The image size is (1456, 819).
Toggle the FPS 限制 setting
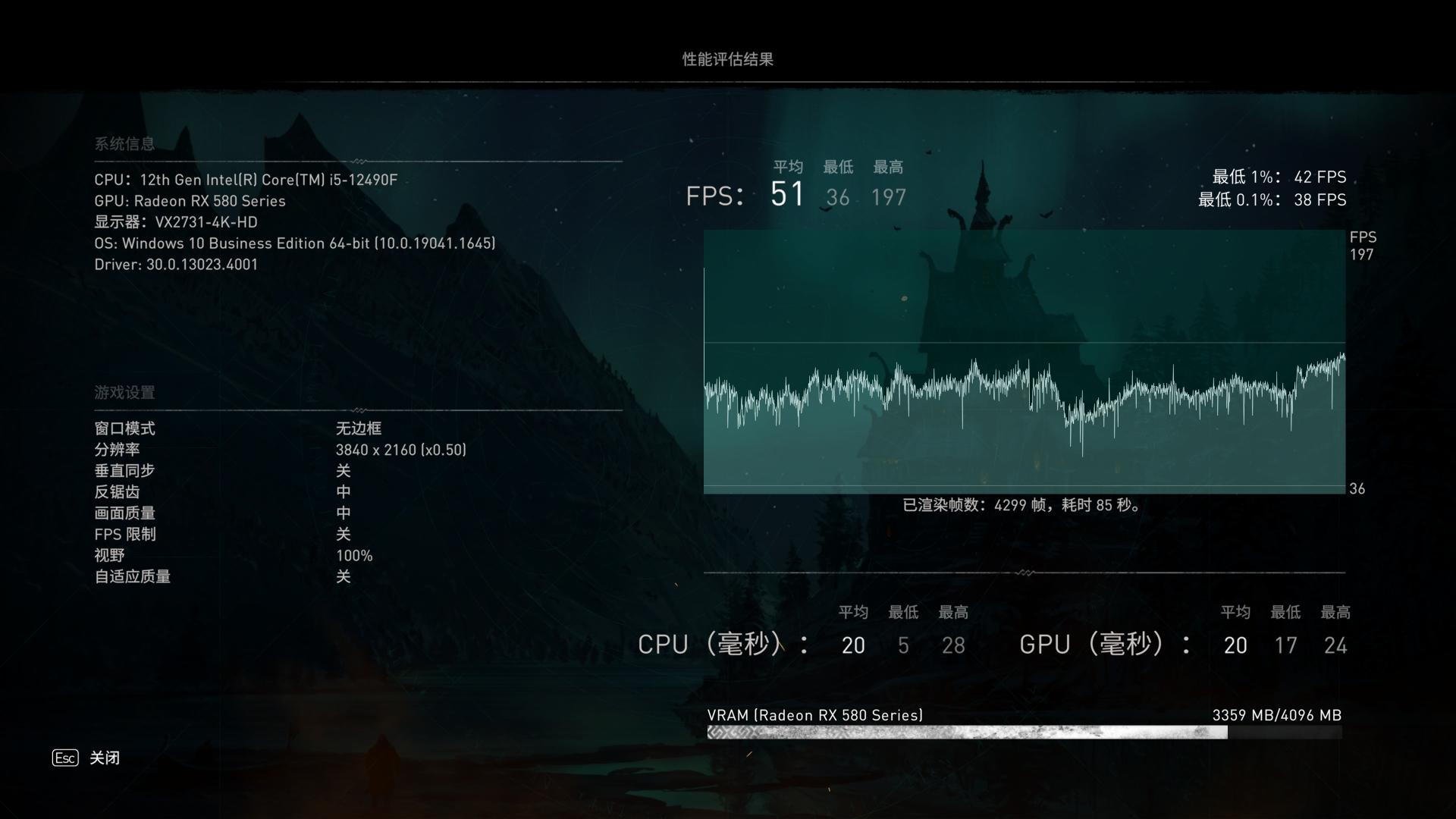pos(344,534)
